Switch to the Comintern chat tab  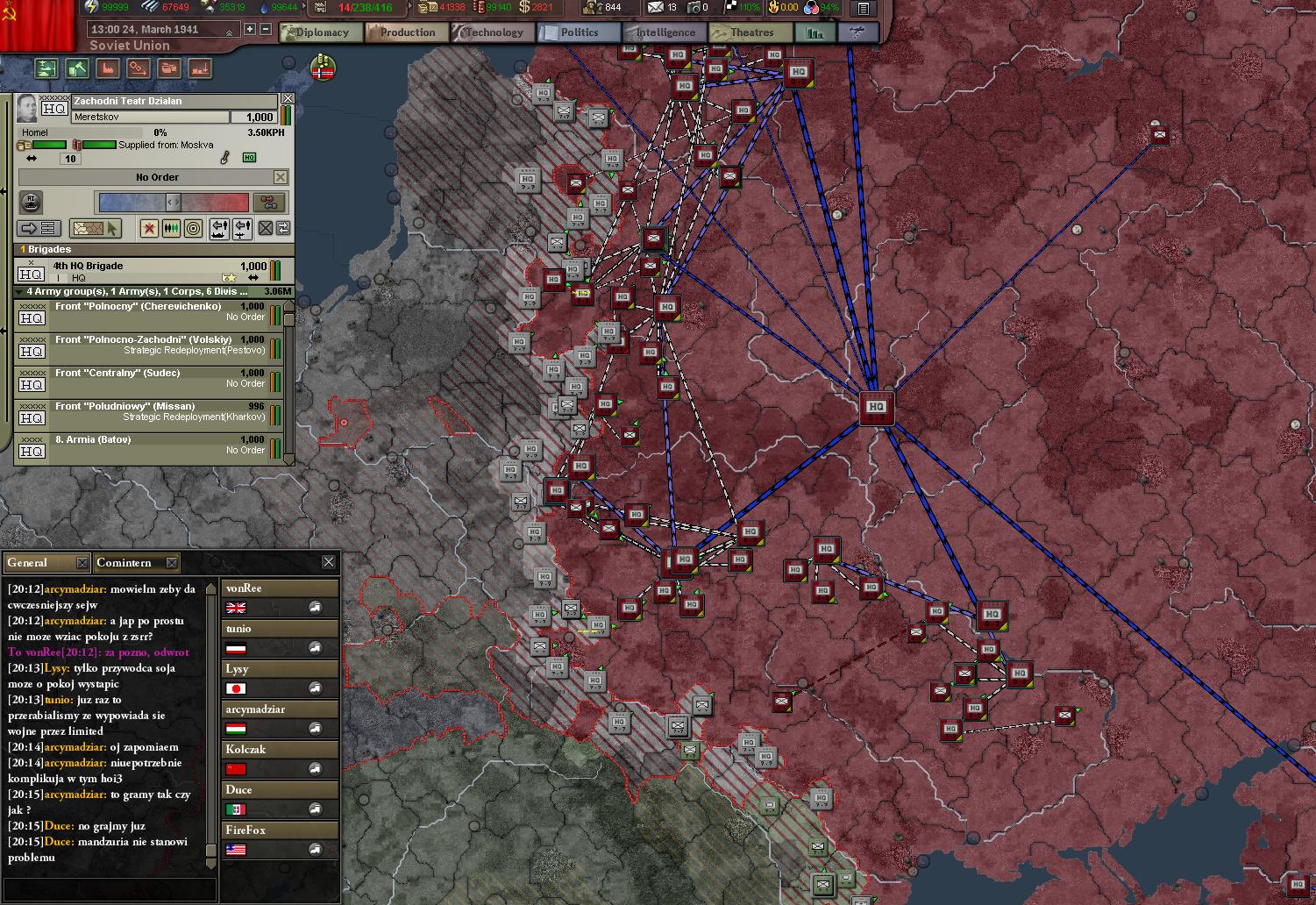pyautogui.click(x=130, y=563)
